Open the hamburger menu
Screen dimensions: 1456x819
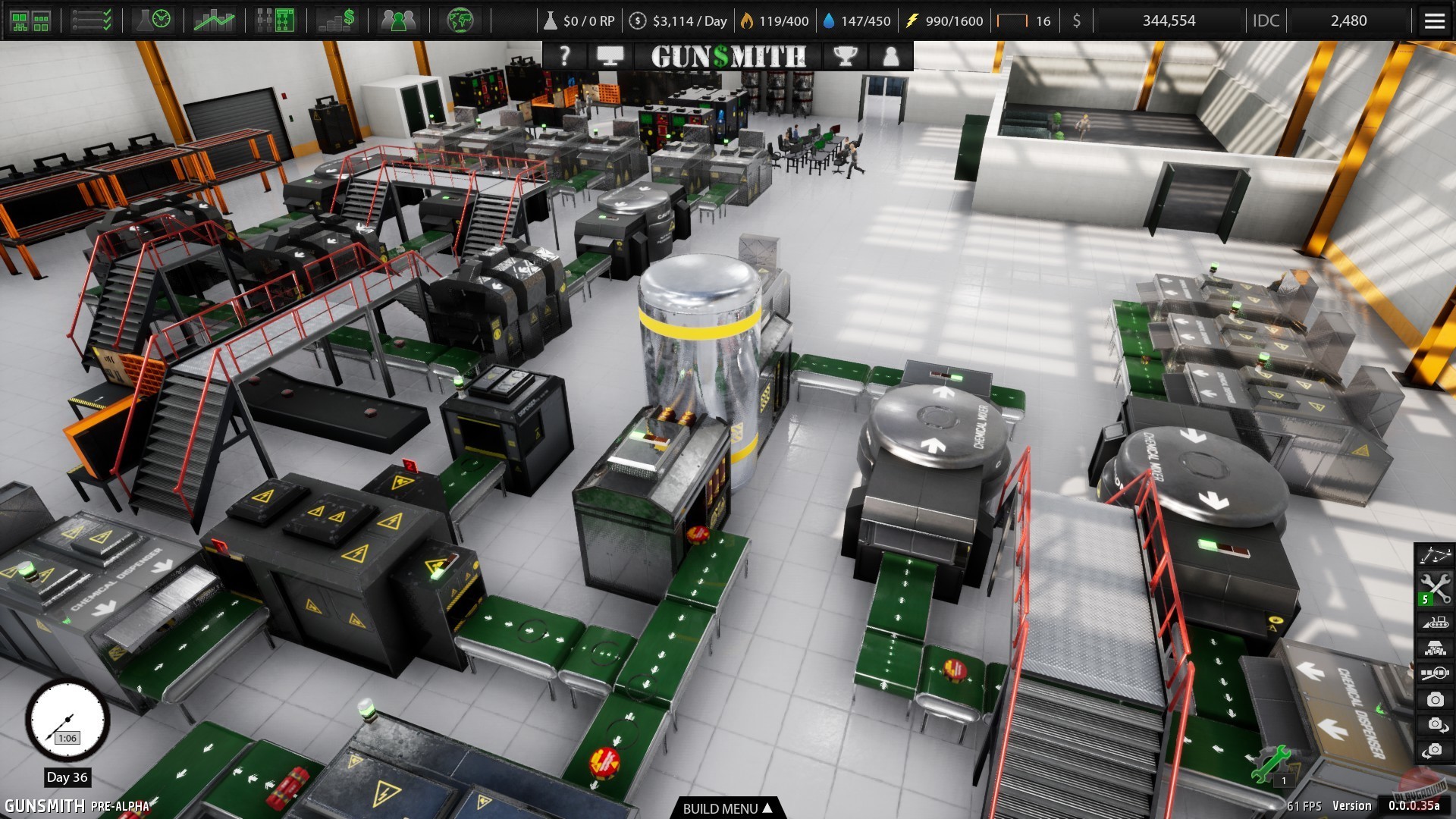1434,20
